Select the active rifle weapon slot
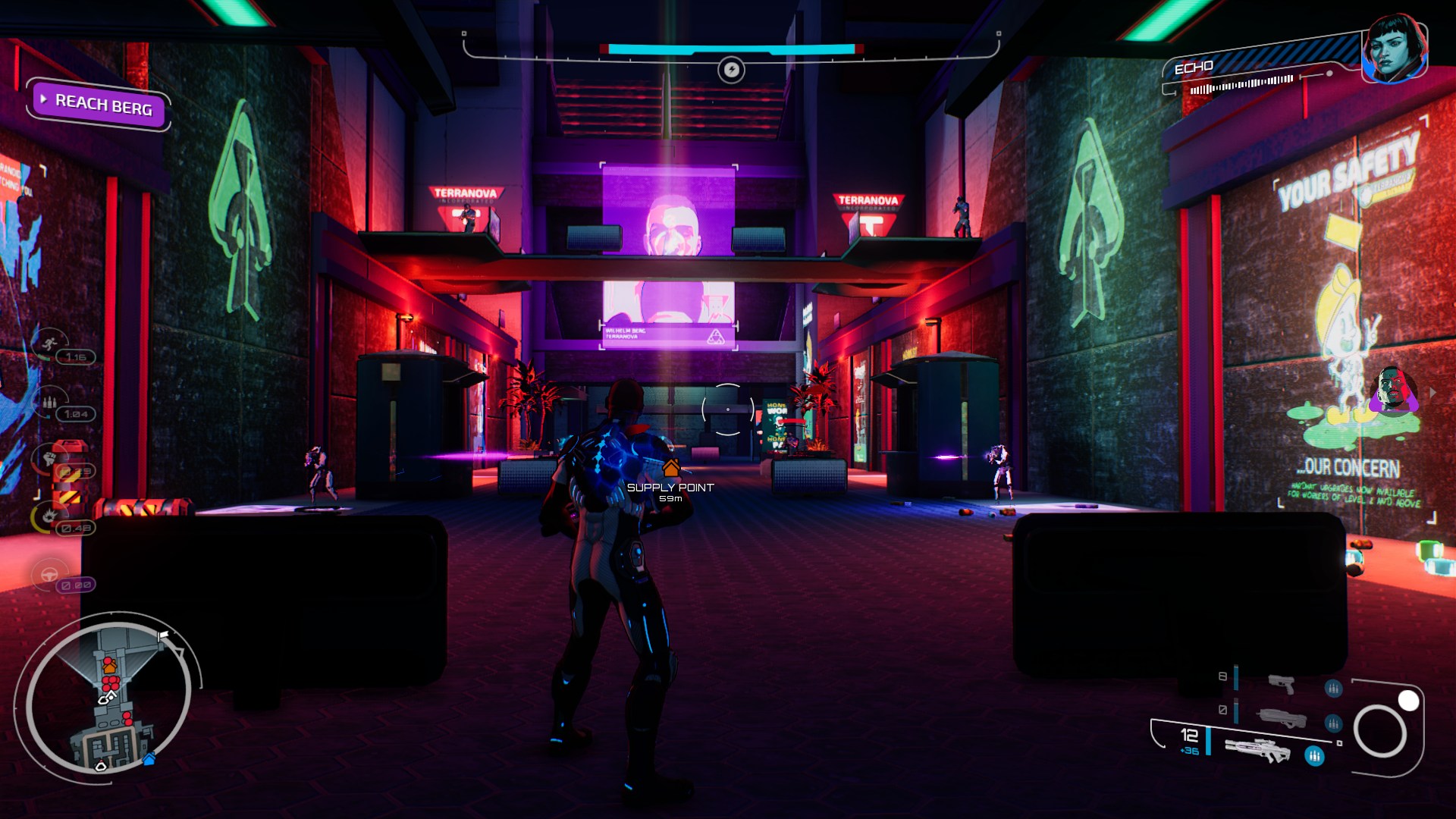The width and height of the screenshot is (1456, 819). [x=1257, y=750]
